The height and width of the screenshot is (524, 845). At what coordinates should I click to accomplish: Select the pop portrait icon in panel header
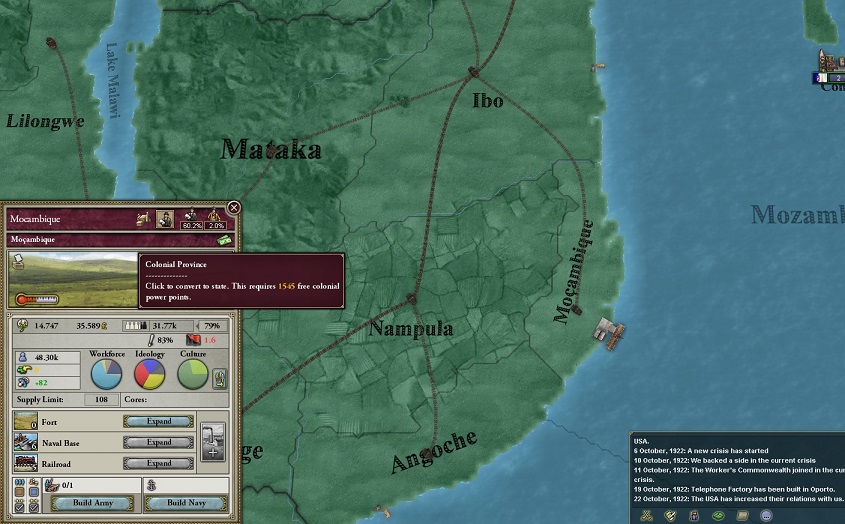coord(165,216)
